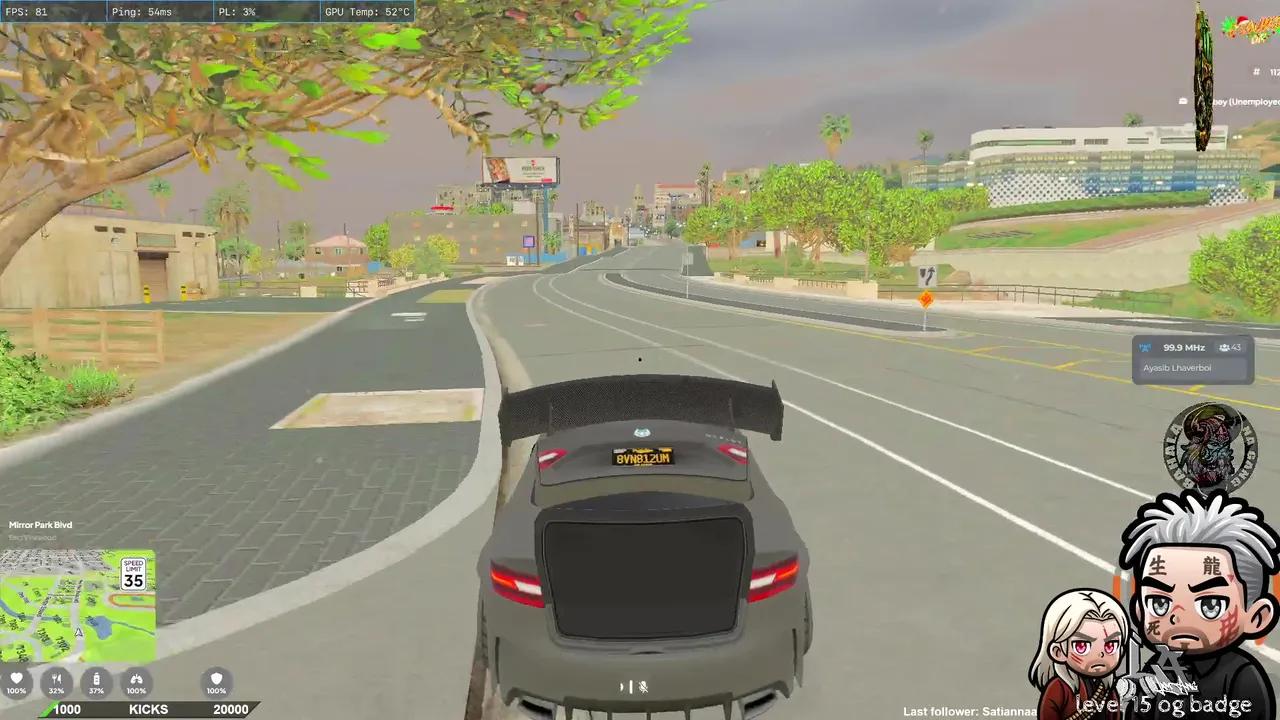Click the health heart icon
The height and width of the screenshot is (720, 1280).
click(16, 678)
